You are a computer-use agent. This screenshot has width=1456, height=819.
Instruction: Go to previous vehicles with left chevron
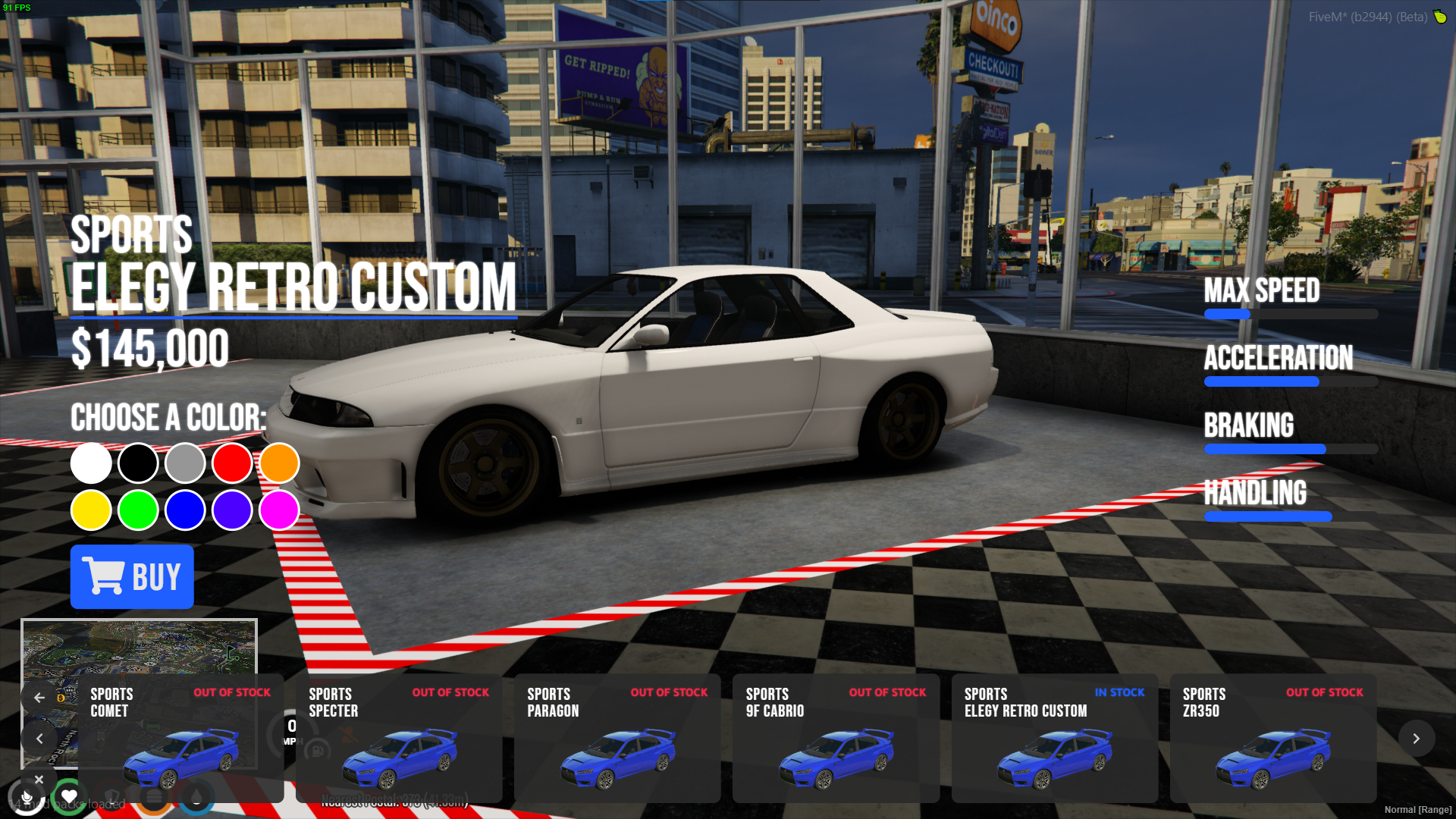[39, 738]
